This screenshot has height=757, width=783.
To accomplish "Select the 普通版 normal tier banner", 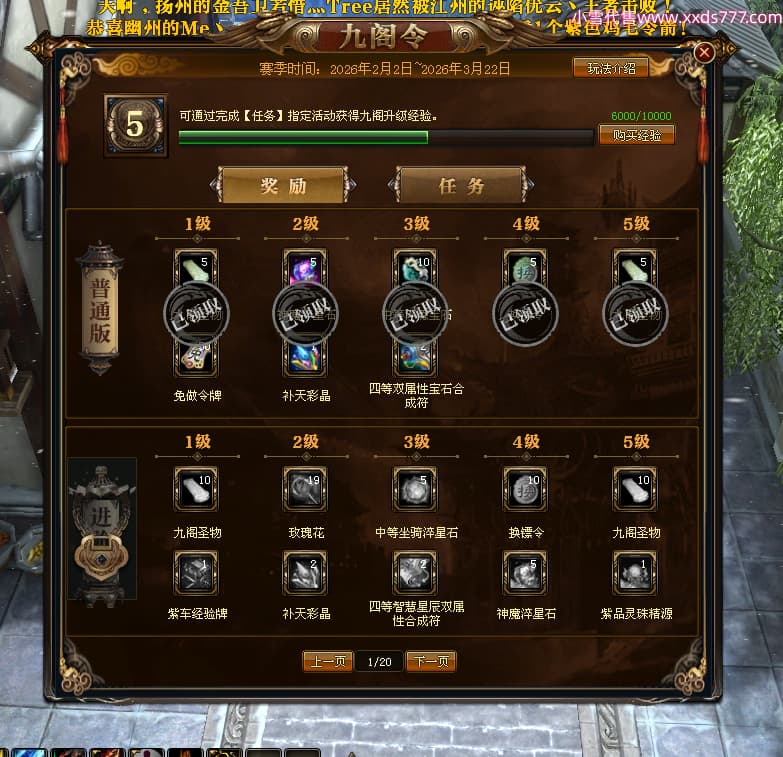I will (x=99, y=308).
